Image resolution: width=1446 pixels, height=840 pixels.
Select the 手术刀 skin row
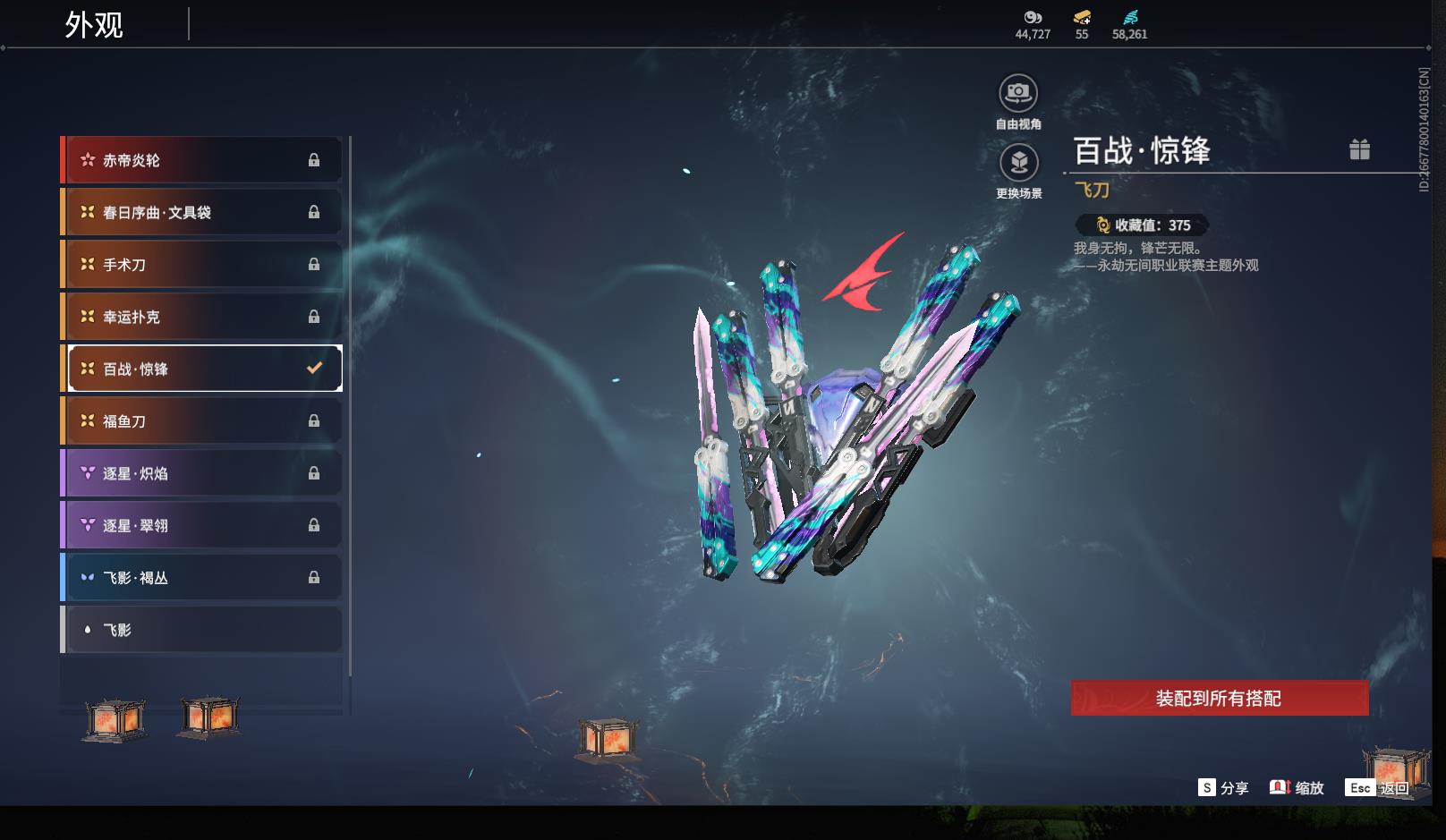[x=202, y=265]
